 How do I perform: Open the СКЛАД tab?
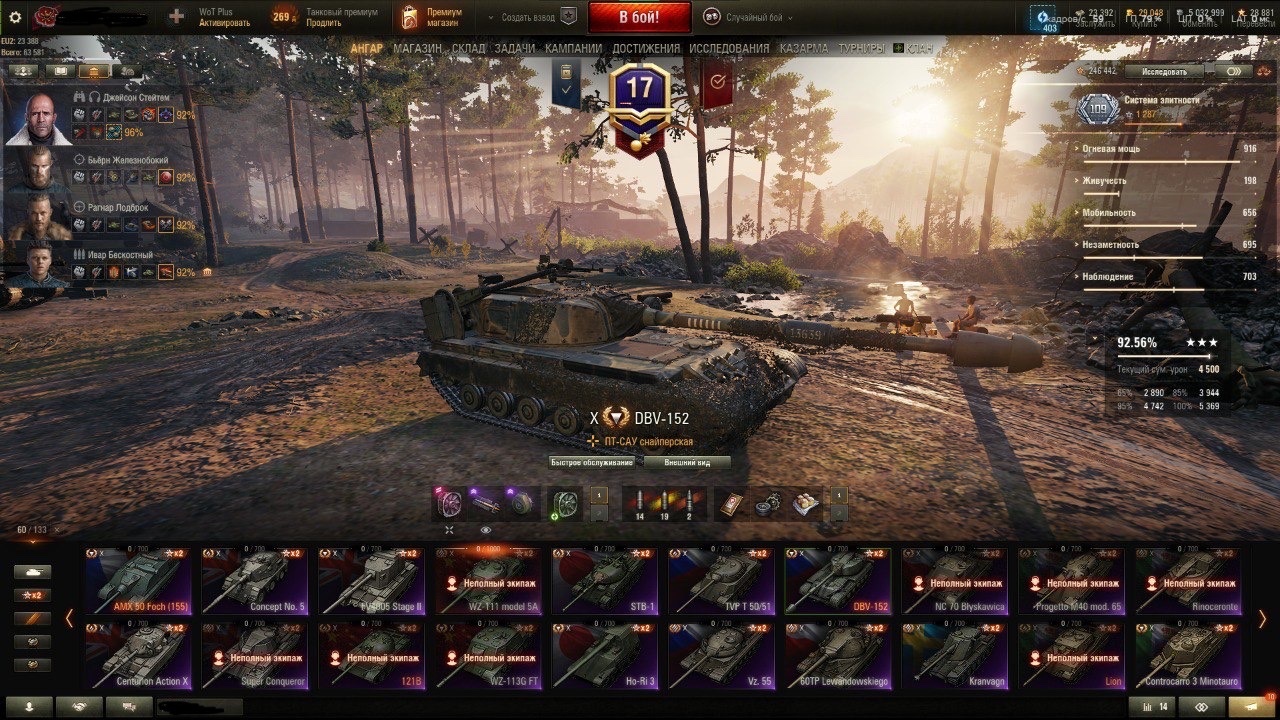point(468,48)
